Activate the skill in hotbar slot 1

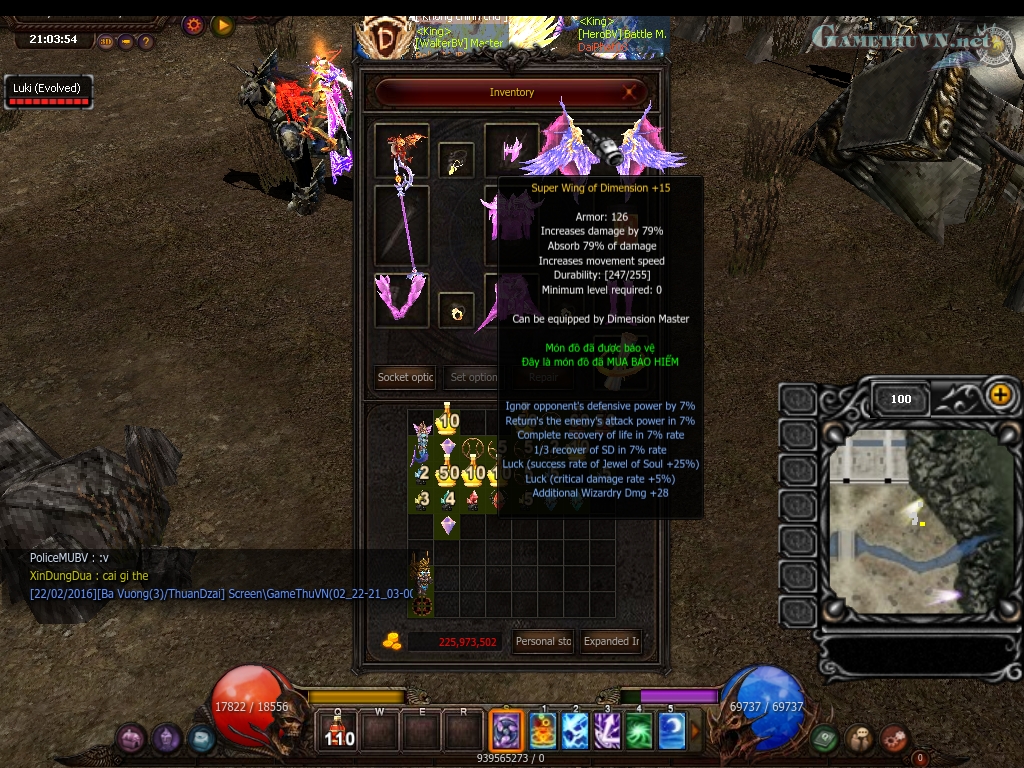click(x=543, y=731)
